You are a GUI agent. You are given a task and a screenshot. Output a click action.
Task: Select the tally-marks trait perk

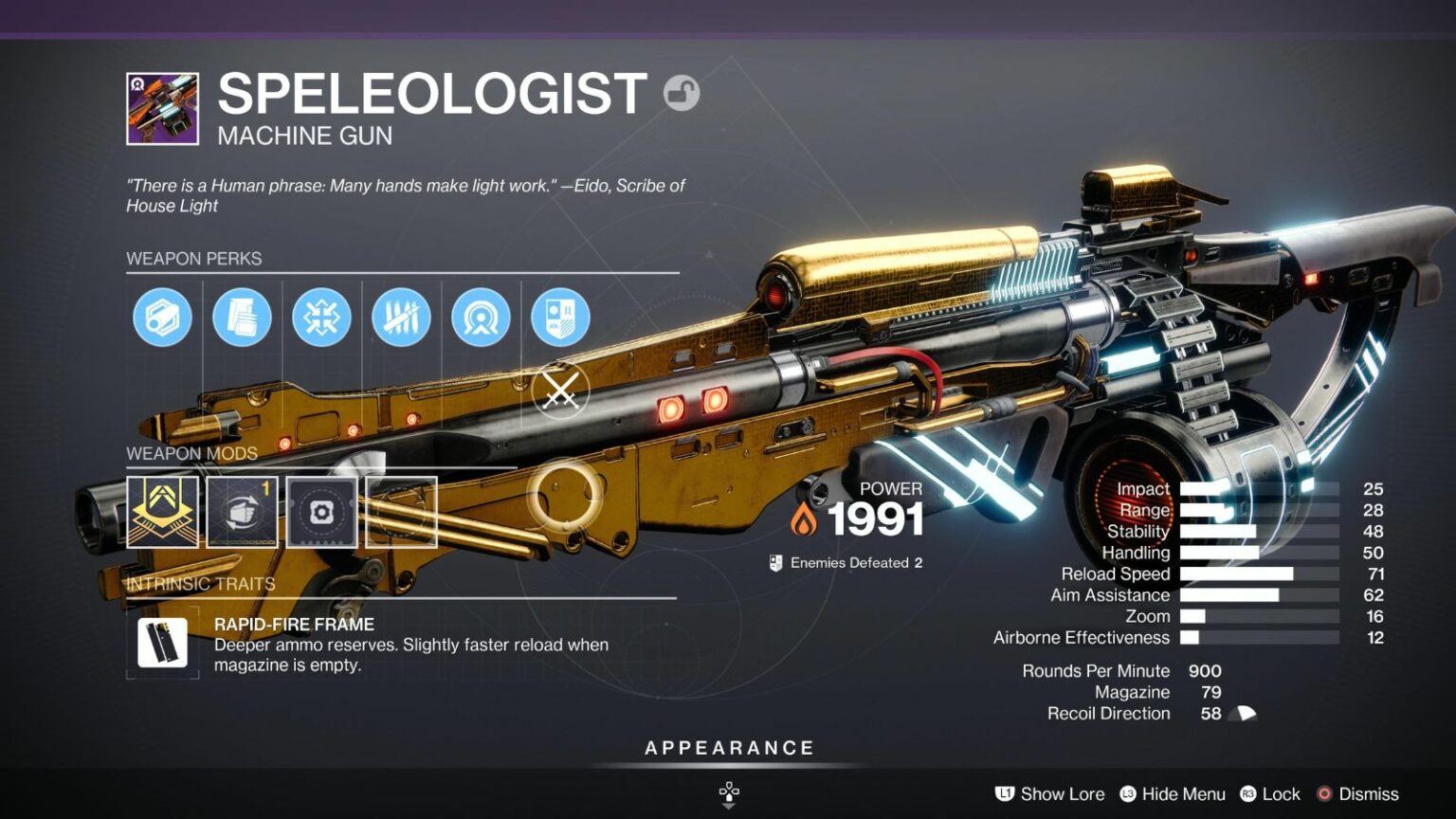point(401,318)
